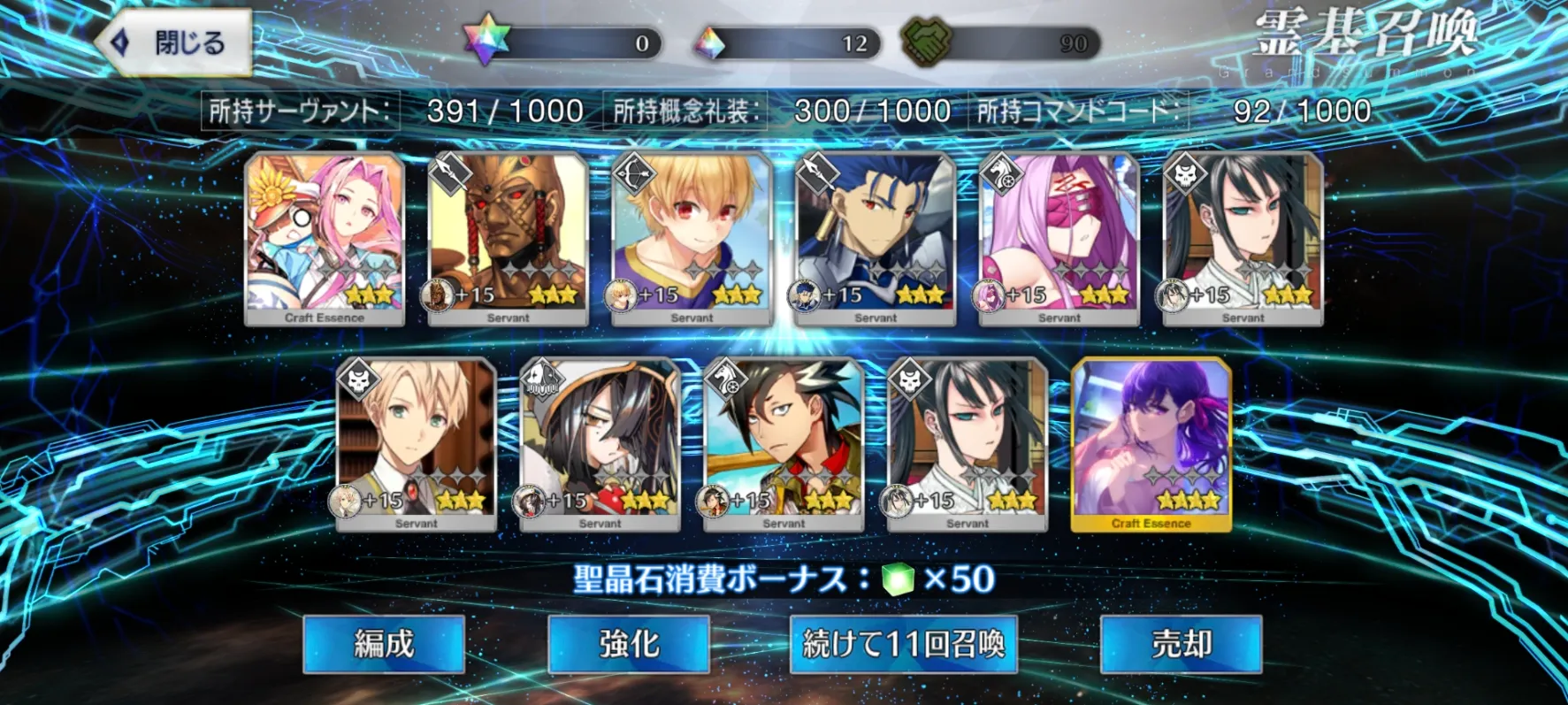Open the black-haired eyepatch Servant card

click(600, 444)
